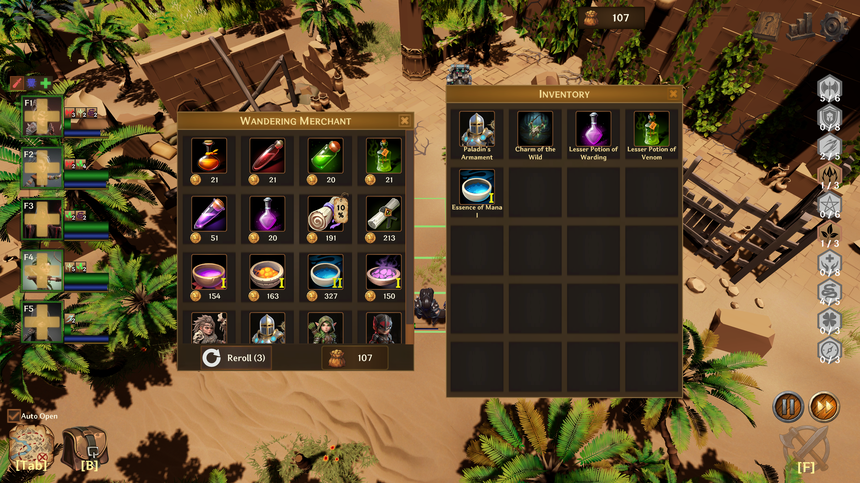Activate fast forward speed

coord(824,407)
